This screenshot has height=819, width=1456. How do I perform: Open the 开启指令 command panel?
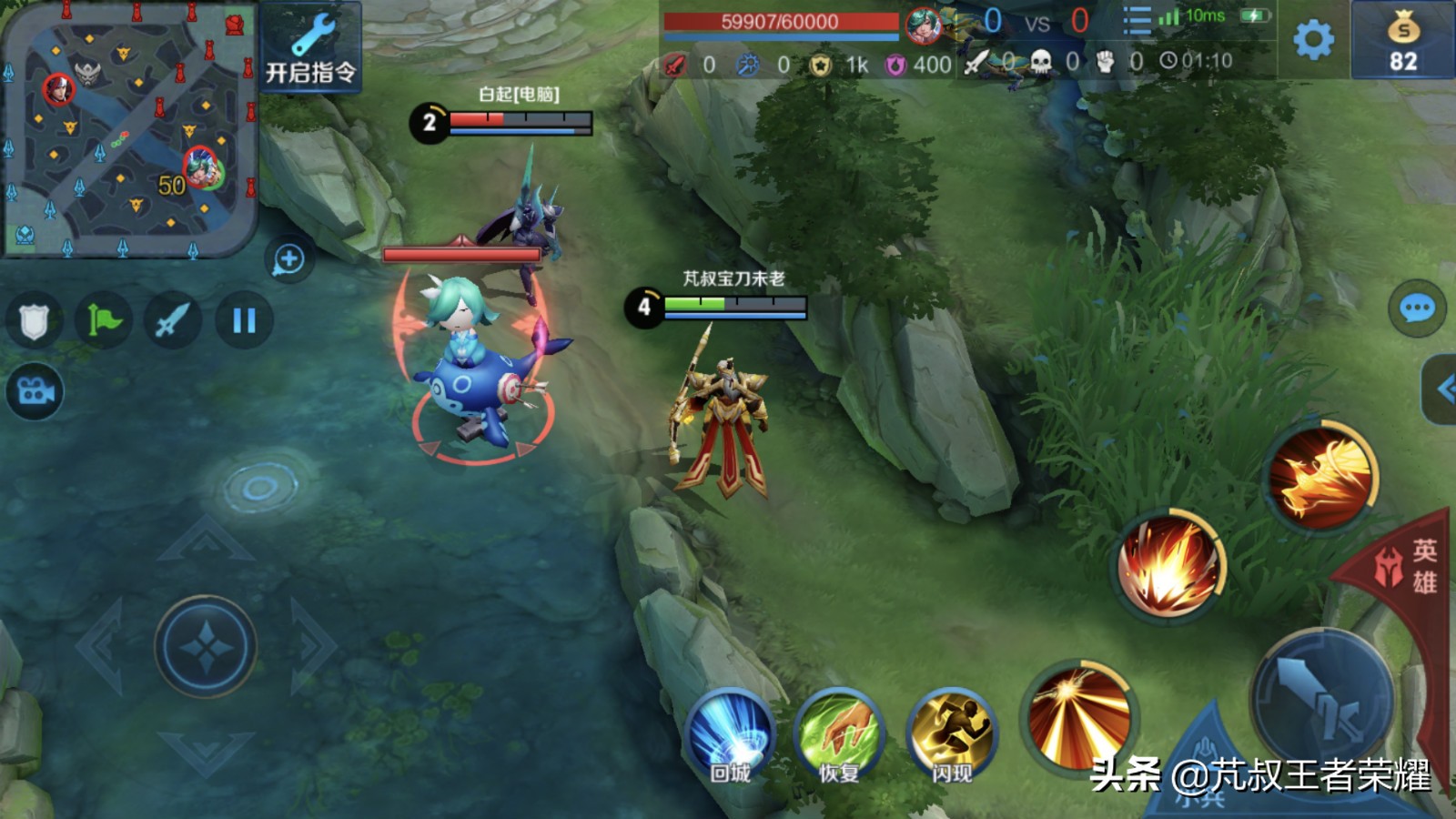[310, 47]
